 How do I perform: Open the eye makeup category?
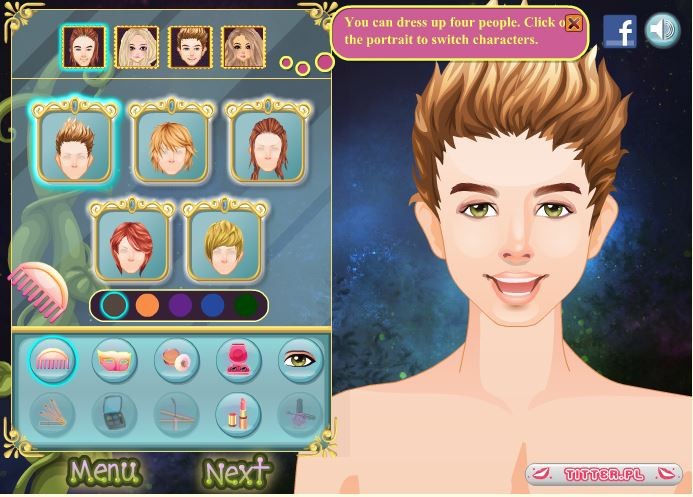point(299,360)
